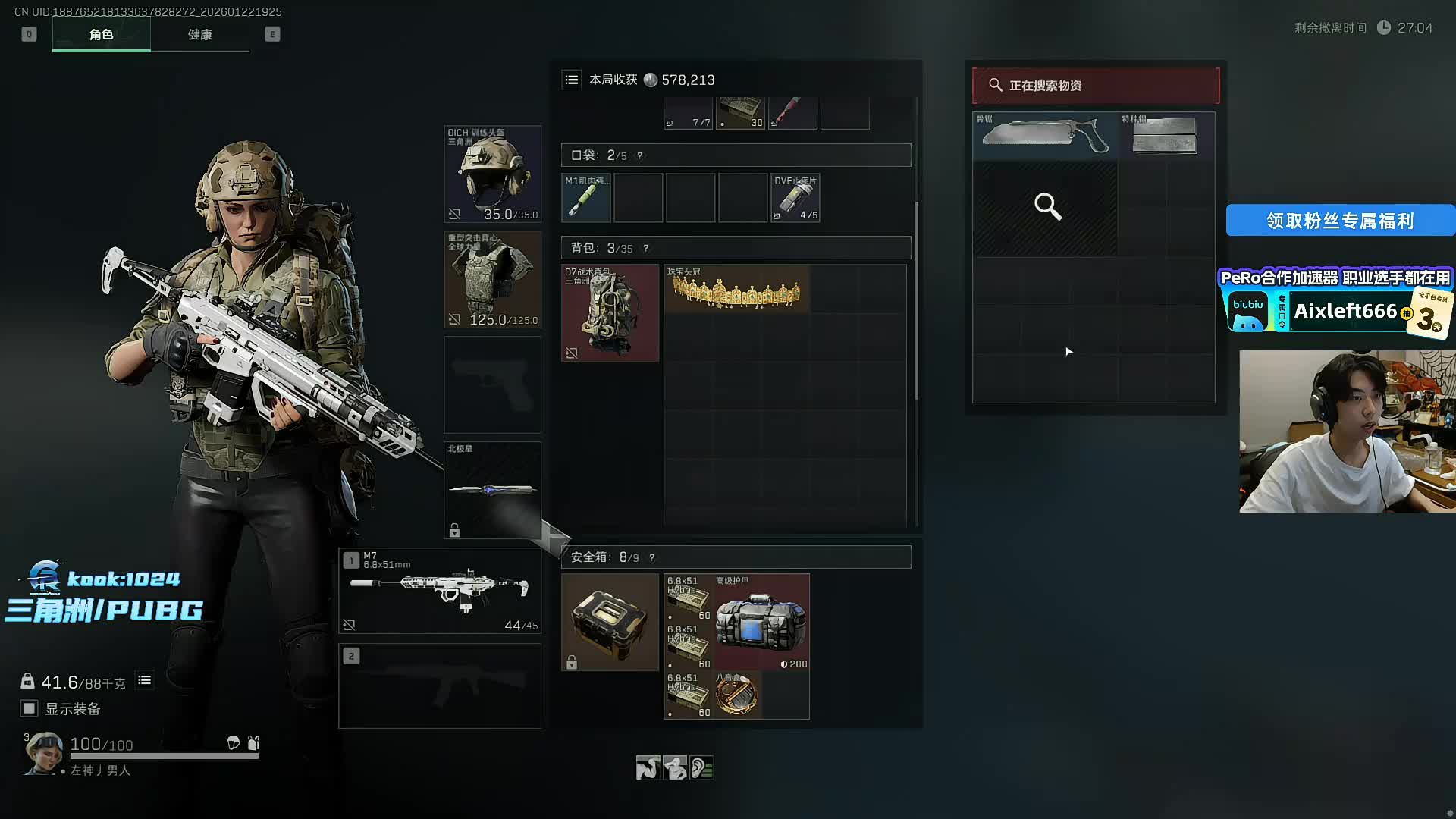
Task: Take the bone saw from loot
Action: (x=1044, y=136)
